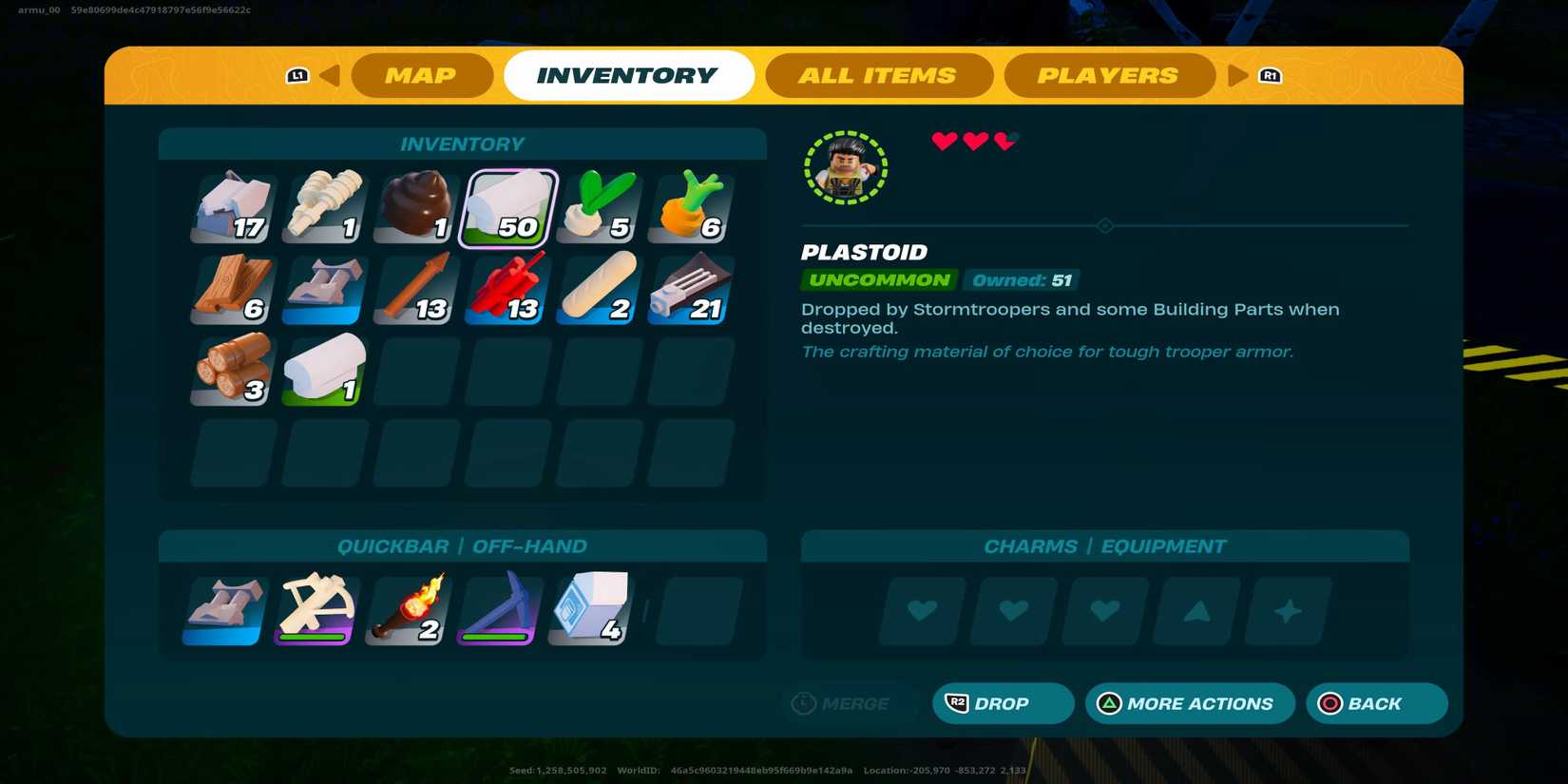Click MORE ACTIONS at the bottom
The width and height of the screenshot is (1568, 784).
(x=1190, y=703)
